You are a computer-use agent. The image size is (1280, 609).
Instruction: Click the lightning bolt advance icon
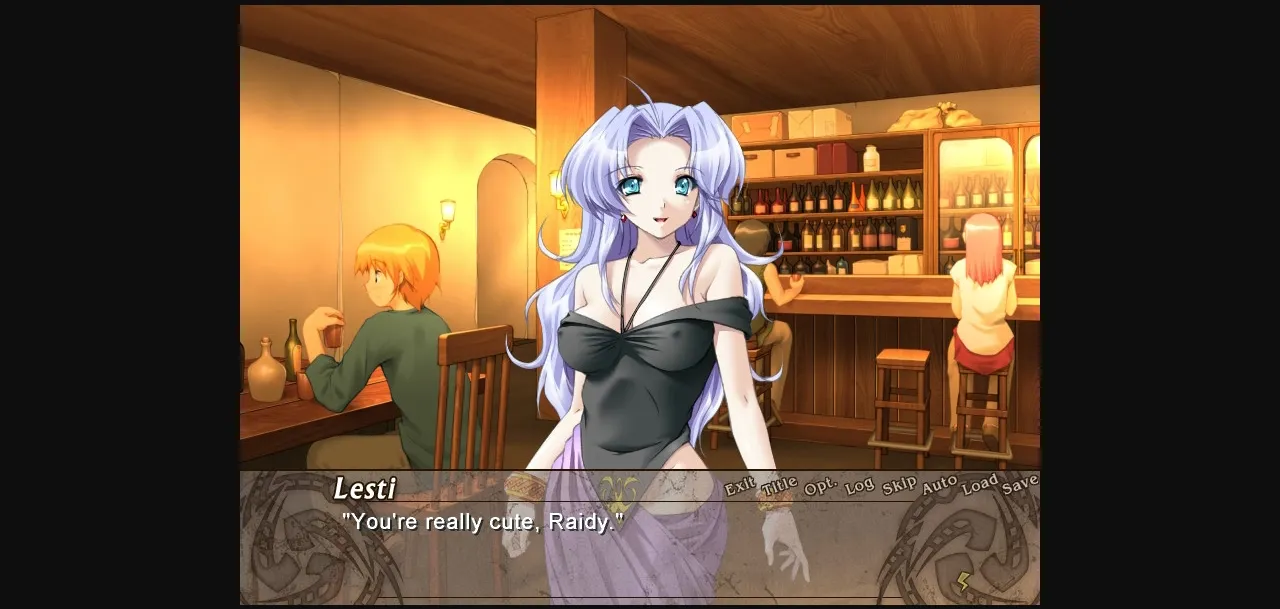click(964, 581)
